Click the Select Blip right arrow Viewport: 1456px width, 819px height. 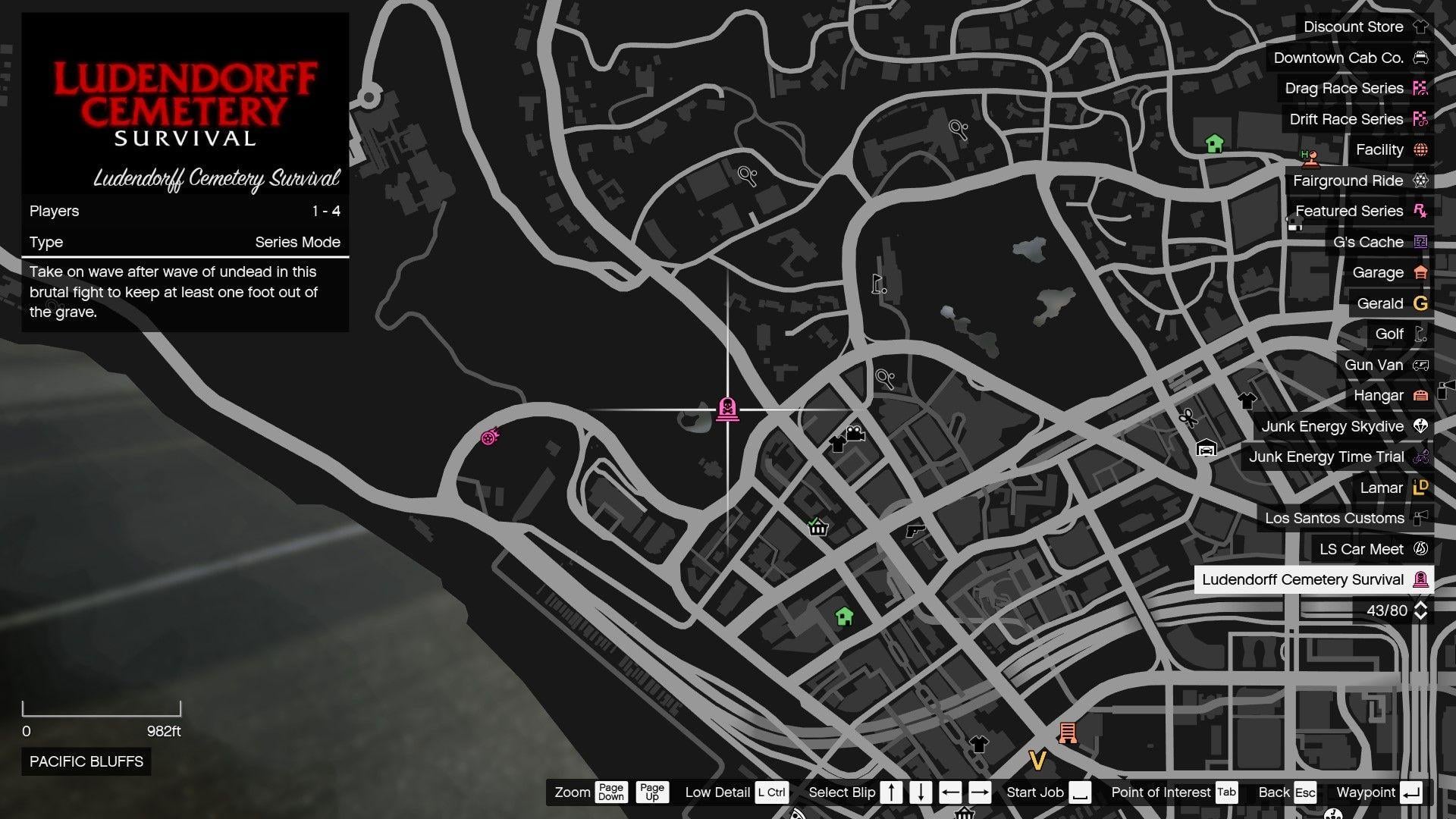[980, 792]
